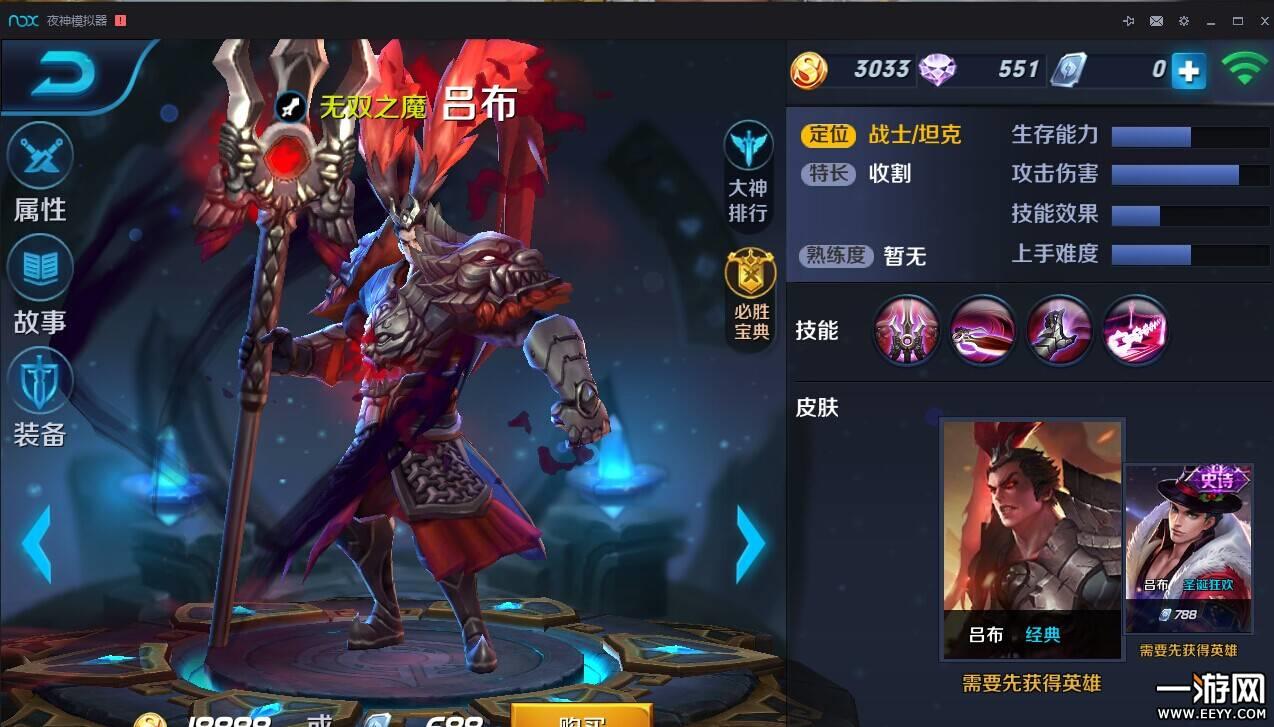The image size is (1274, 727).
Task: Choose the 吕布 经典 classic skin
Action: [1032, 538]
